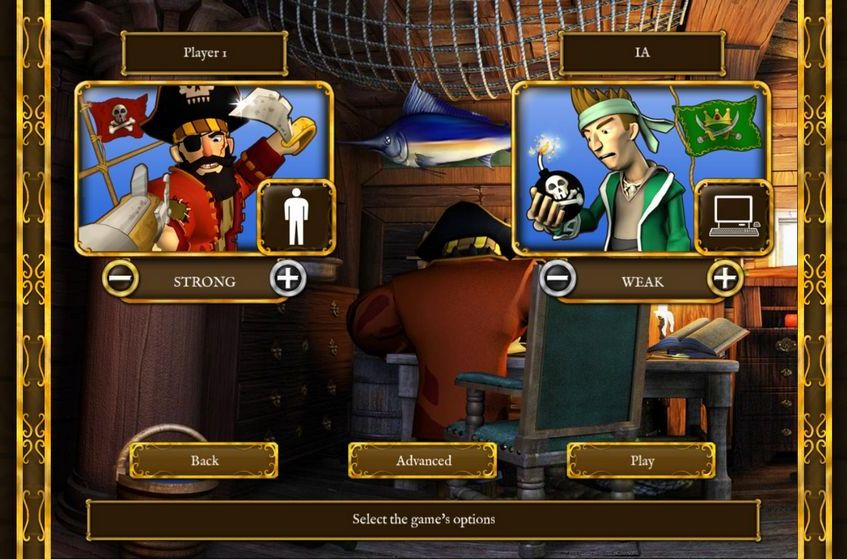The image size is (847, 559).
Task: Select the Player 1 name field
Action: (x=204, y=53)
